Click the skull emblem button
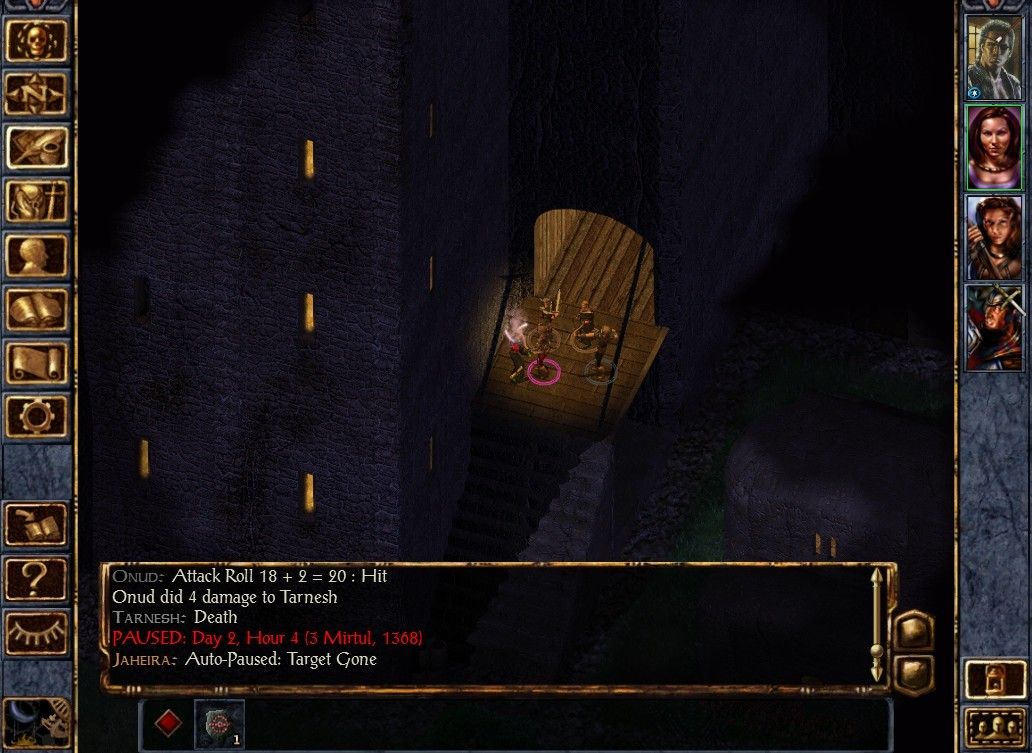The image size is (1032, 753). click(37, 40)
